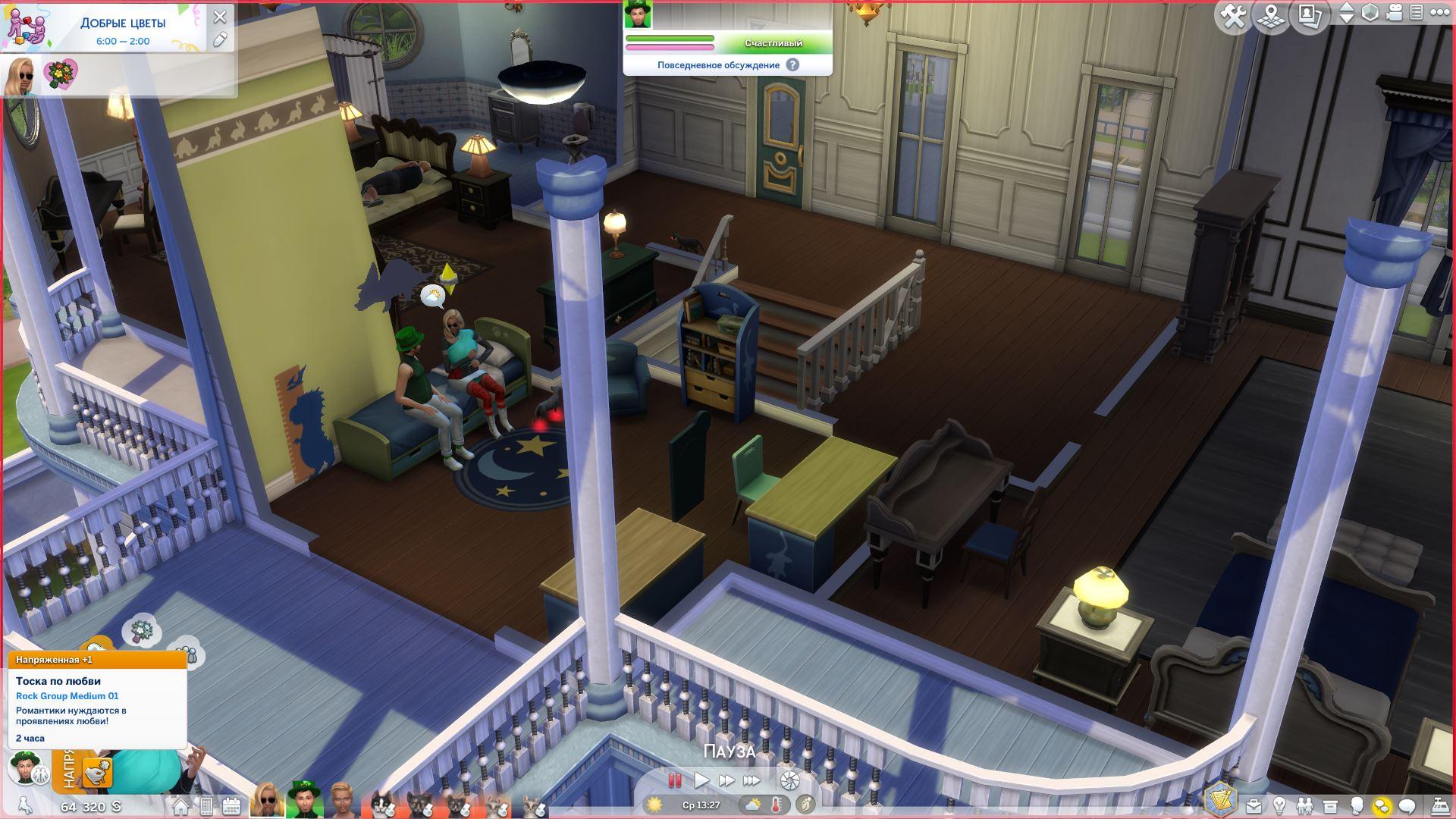Close the Добрые цветы event panel
This screenshot has height=819, width=1456.
(220, 17)
